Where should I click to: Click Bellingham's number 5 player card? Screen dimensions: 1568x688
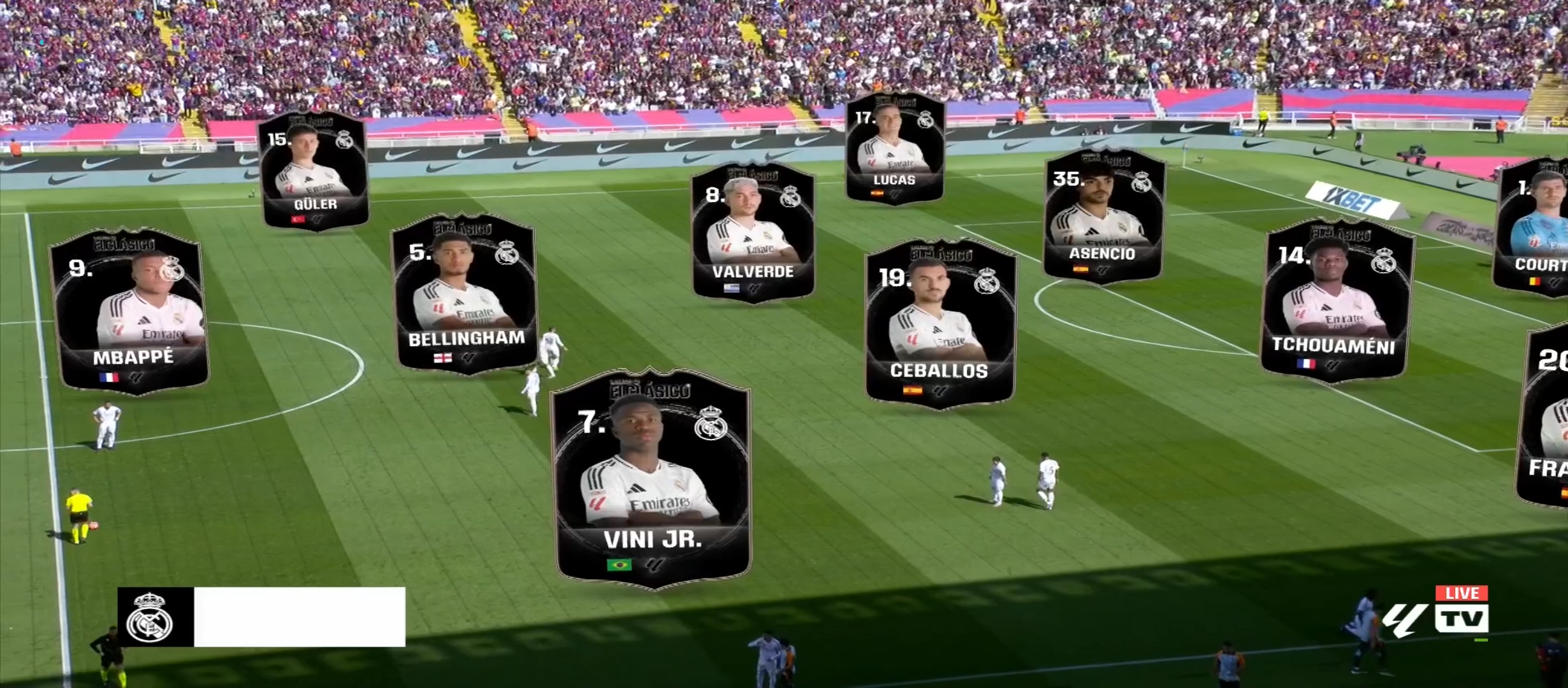[465, 294]
